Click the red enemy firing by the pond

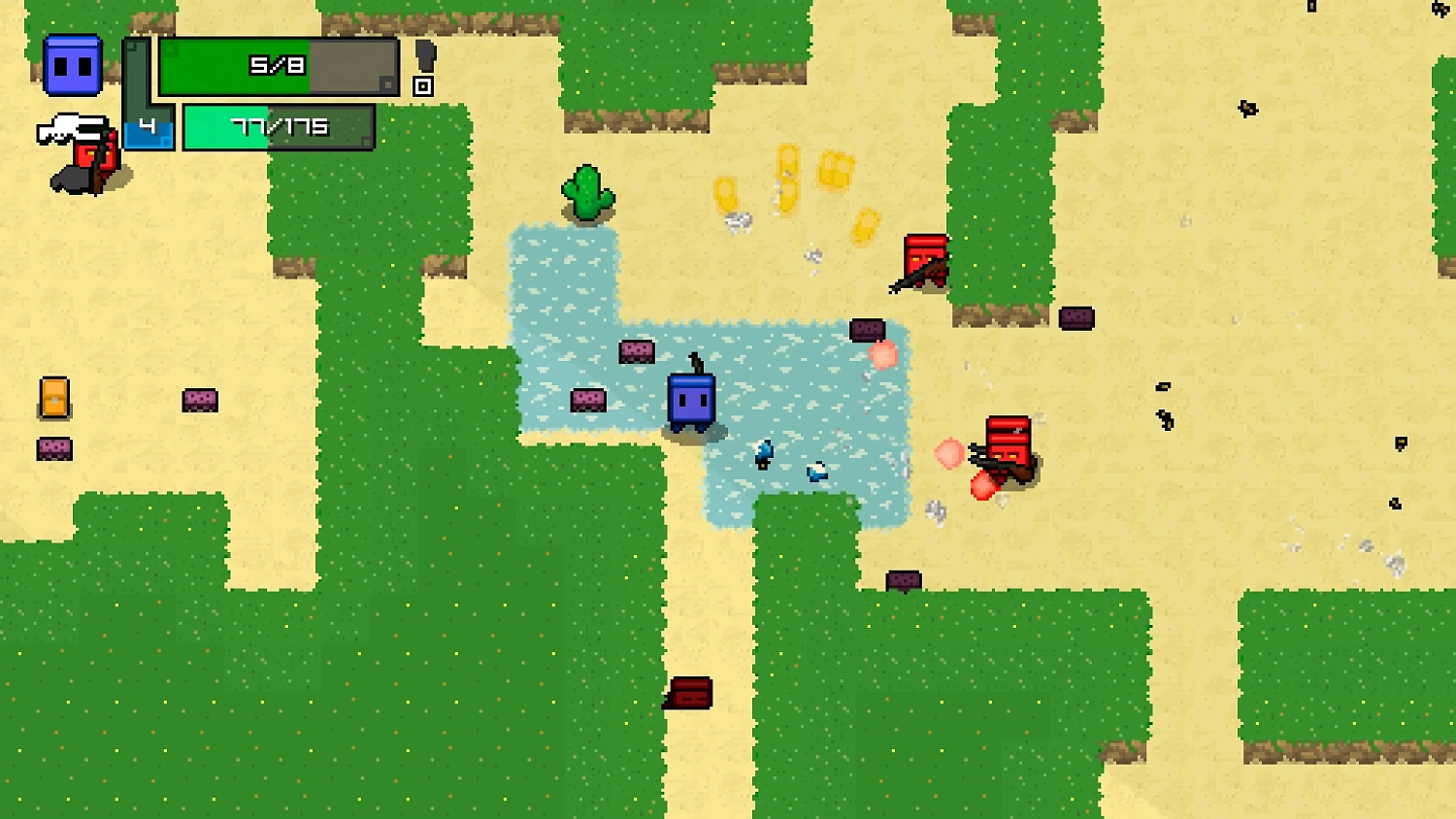click(x=1008, y=446)
